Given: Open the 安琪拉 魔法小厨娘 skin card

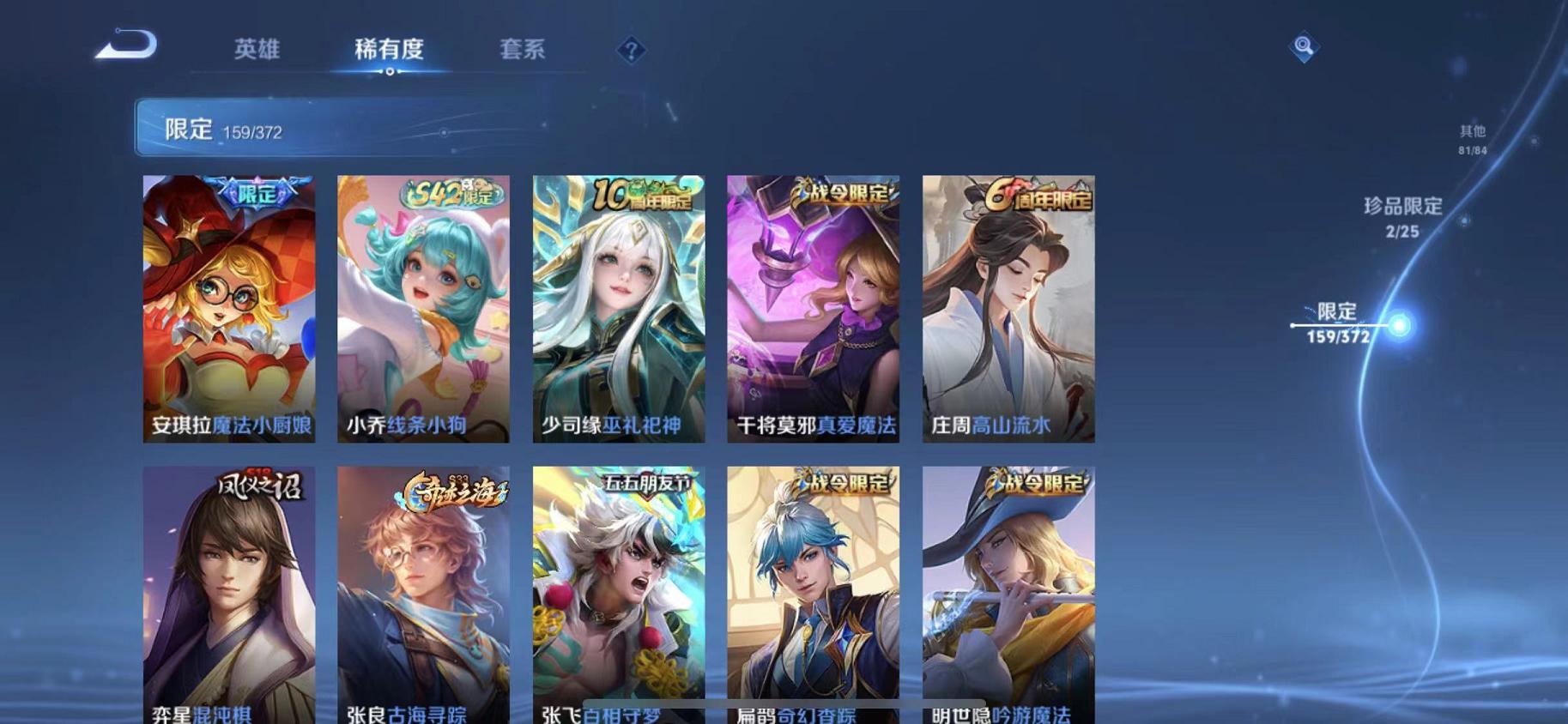Looking at the screenshot, I should click(229, 309).
